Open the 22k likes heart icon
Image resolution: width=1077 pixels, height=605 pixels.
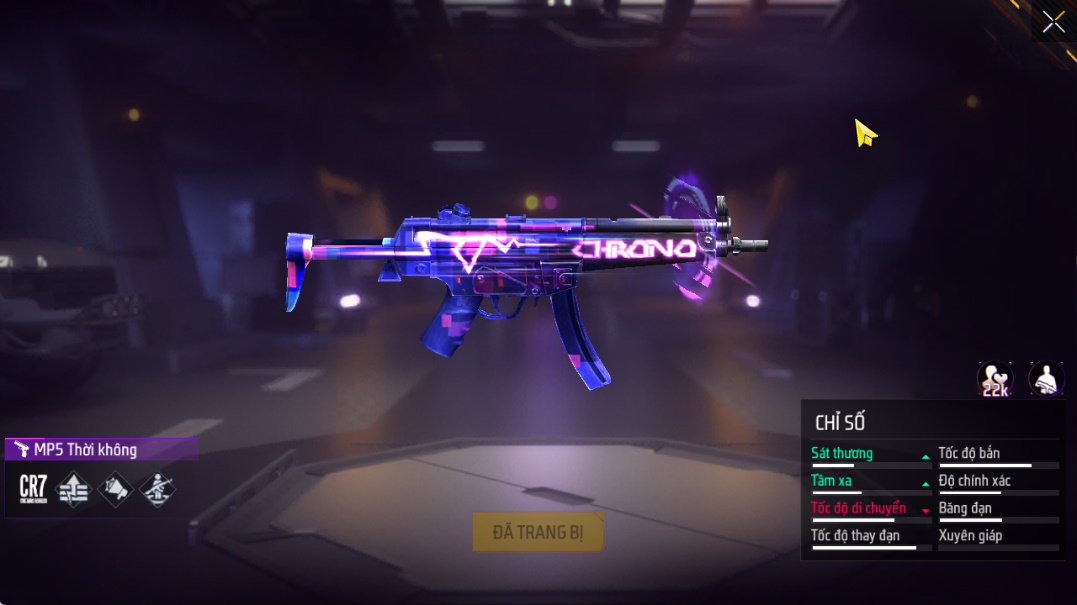pyautogui.click(x=994, y=379)
